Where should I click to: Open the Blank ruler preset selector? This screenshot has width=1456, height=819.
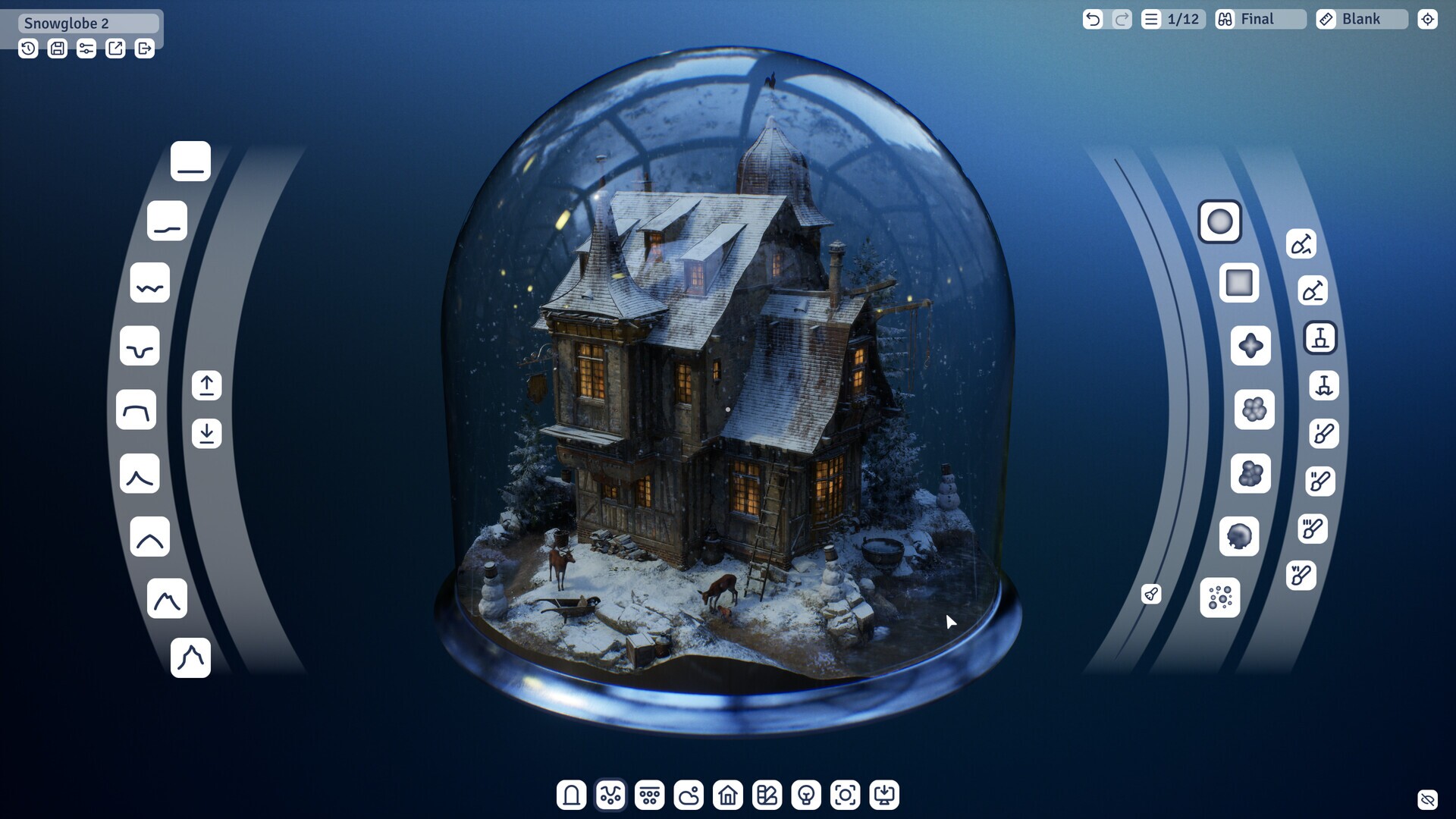pyautogui.click(x=1361, y=19)
